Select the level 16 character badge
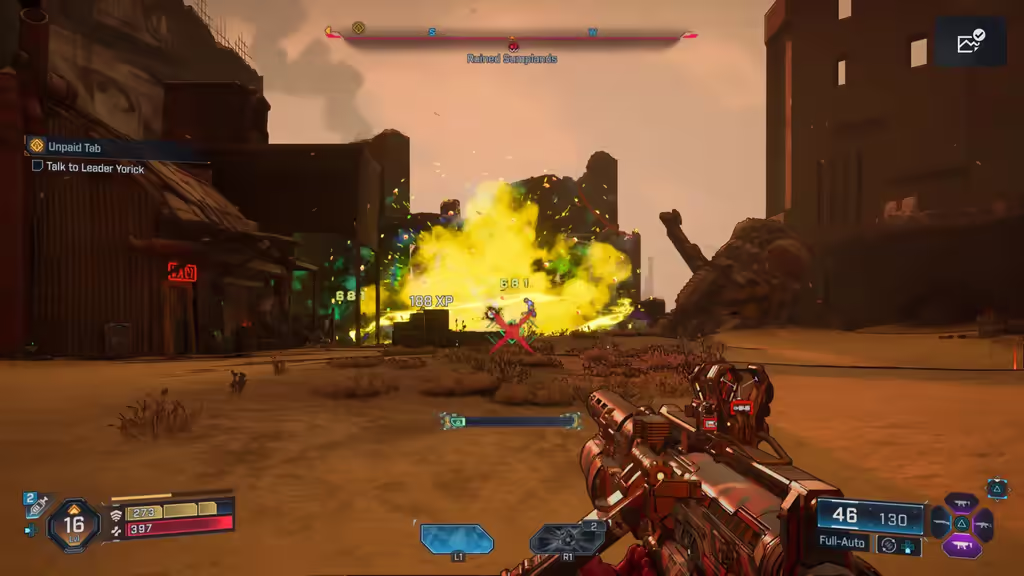This screenshot has height=576, width=1024. [x=74, y=523]
